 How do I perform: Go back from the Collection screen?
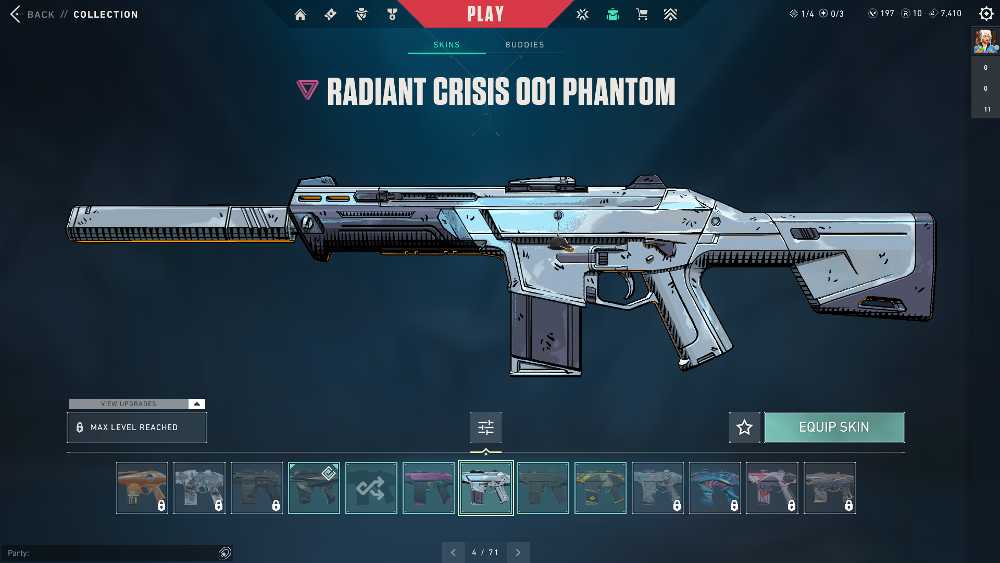[x=32, y=15]
